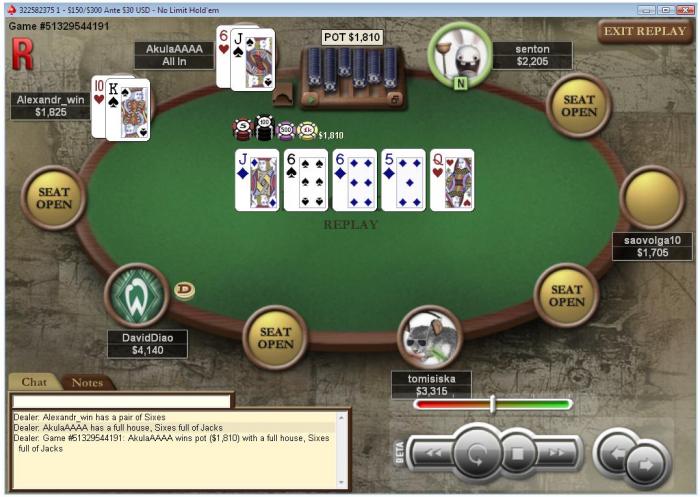Focus the chat text input box
700x497 pixels.
coord(120,400)
